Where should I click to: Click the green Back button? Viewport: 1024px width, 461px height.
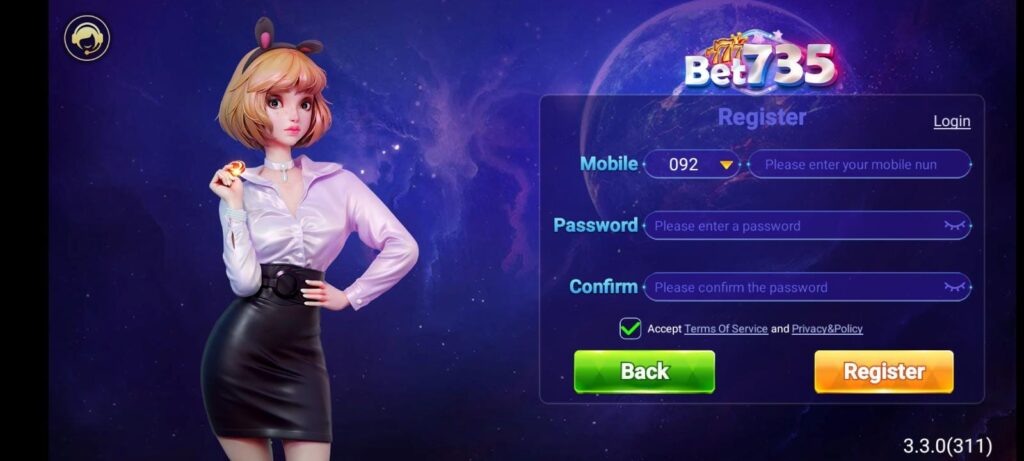pyautogui.click(x=644, y=372)
